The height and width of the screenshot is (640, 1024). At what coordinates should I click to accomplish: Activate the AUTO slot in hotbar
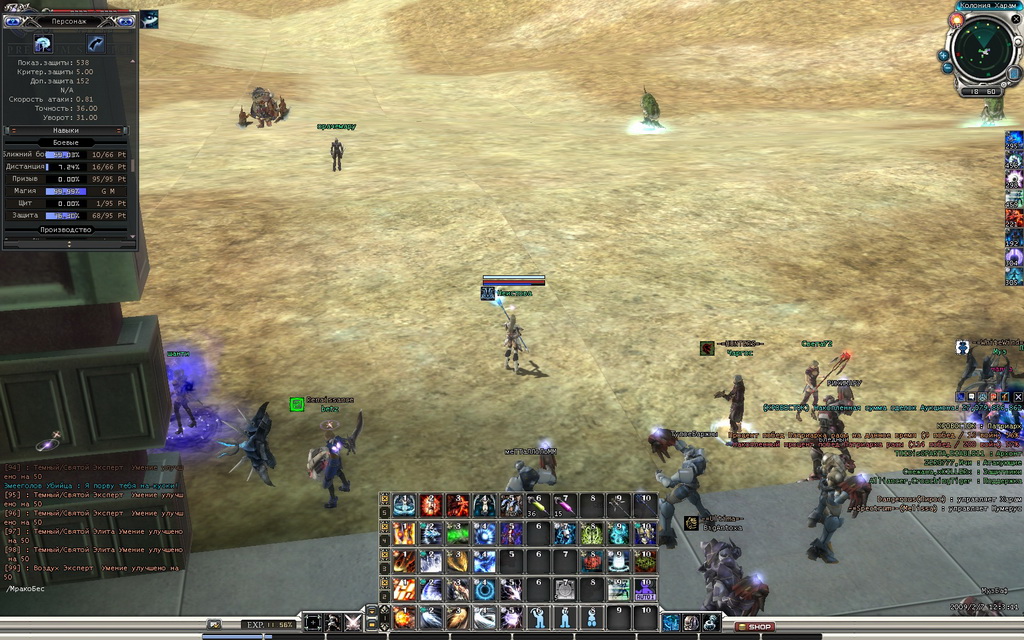click(x=644, y=590)
